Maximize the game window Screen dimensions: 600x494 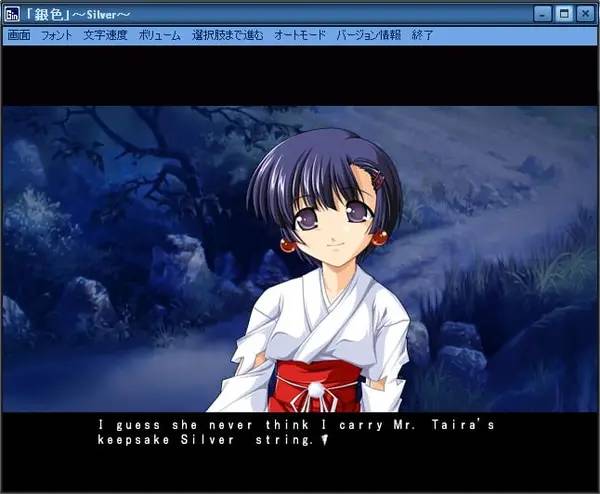[565, 14]
